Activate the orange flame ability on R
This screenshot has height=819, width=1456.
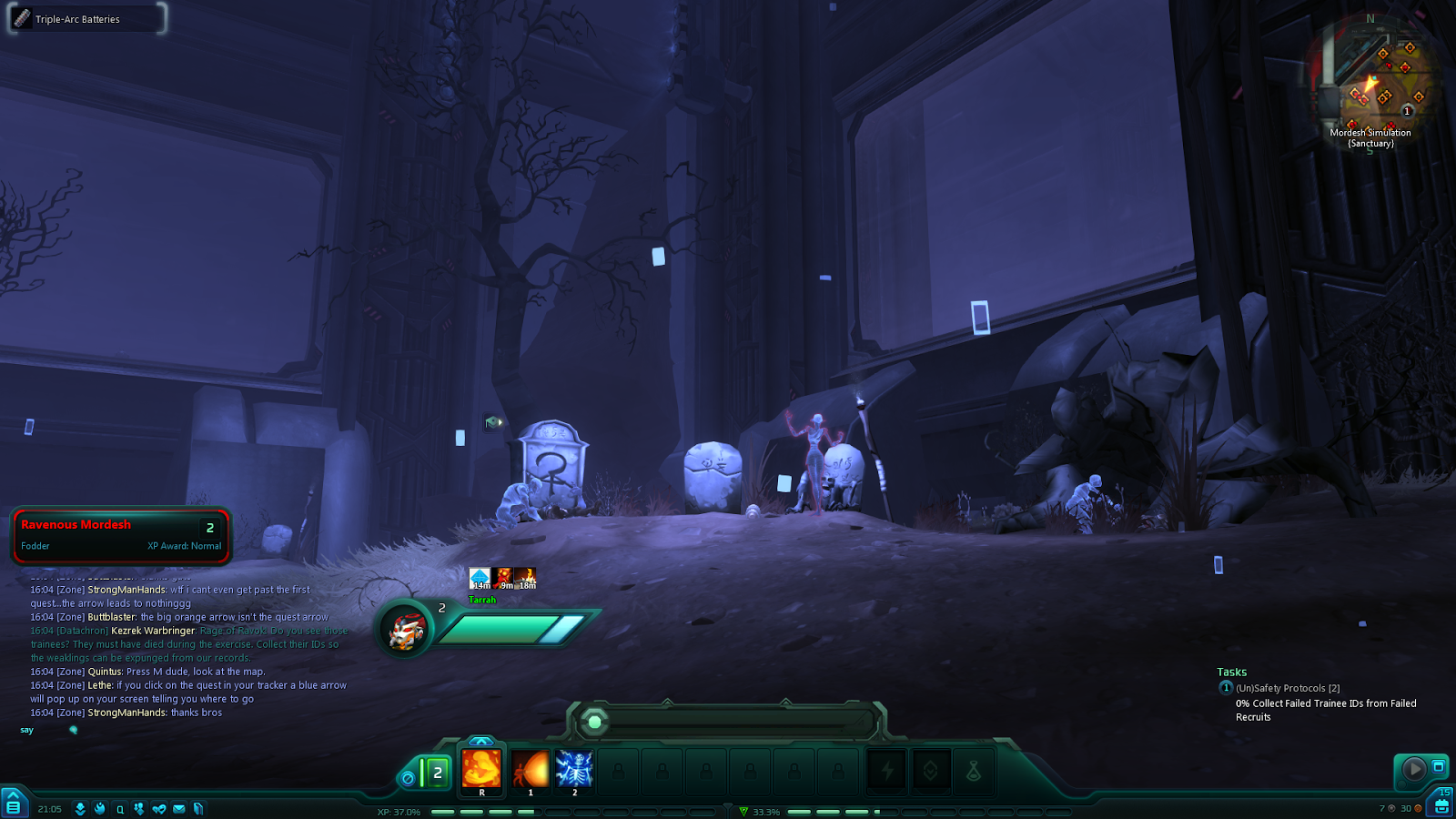[x=481, y=769]
